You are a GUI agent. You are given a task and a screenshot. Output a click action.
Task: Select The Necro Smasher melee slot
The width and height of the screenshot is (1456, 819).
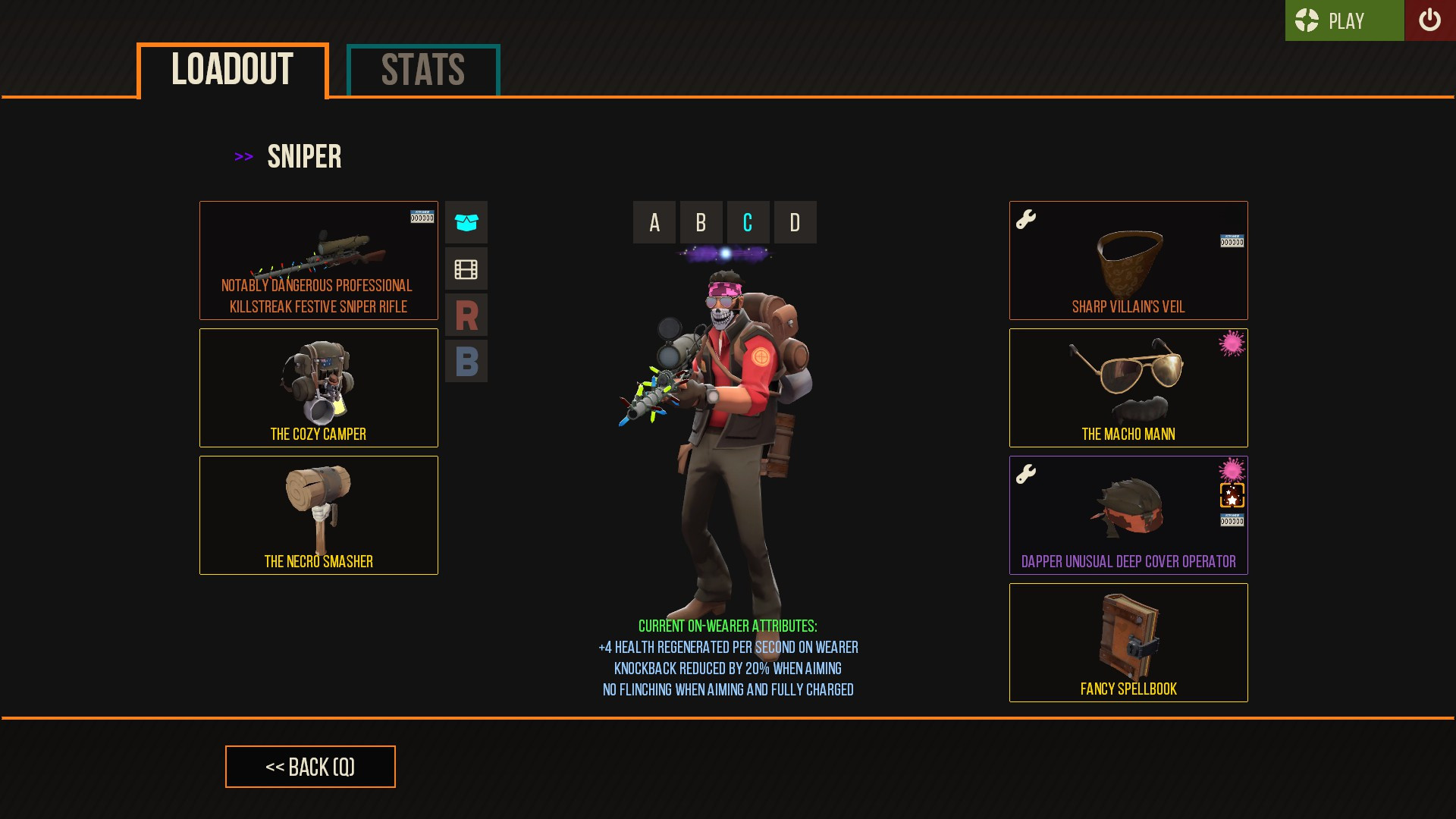(x=318, y=514)
